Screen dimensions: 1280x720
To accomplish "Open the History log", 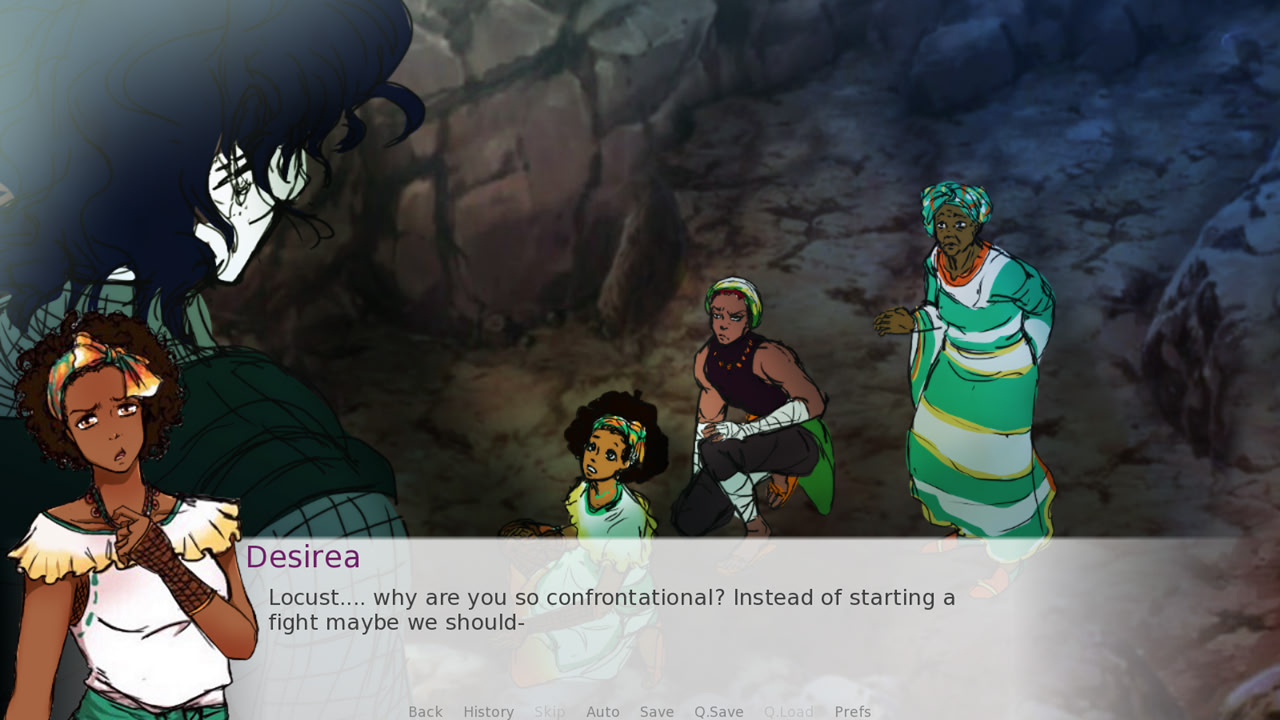I will [x=488, y=711].
